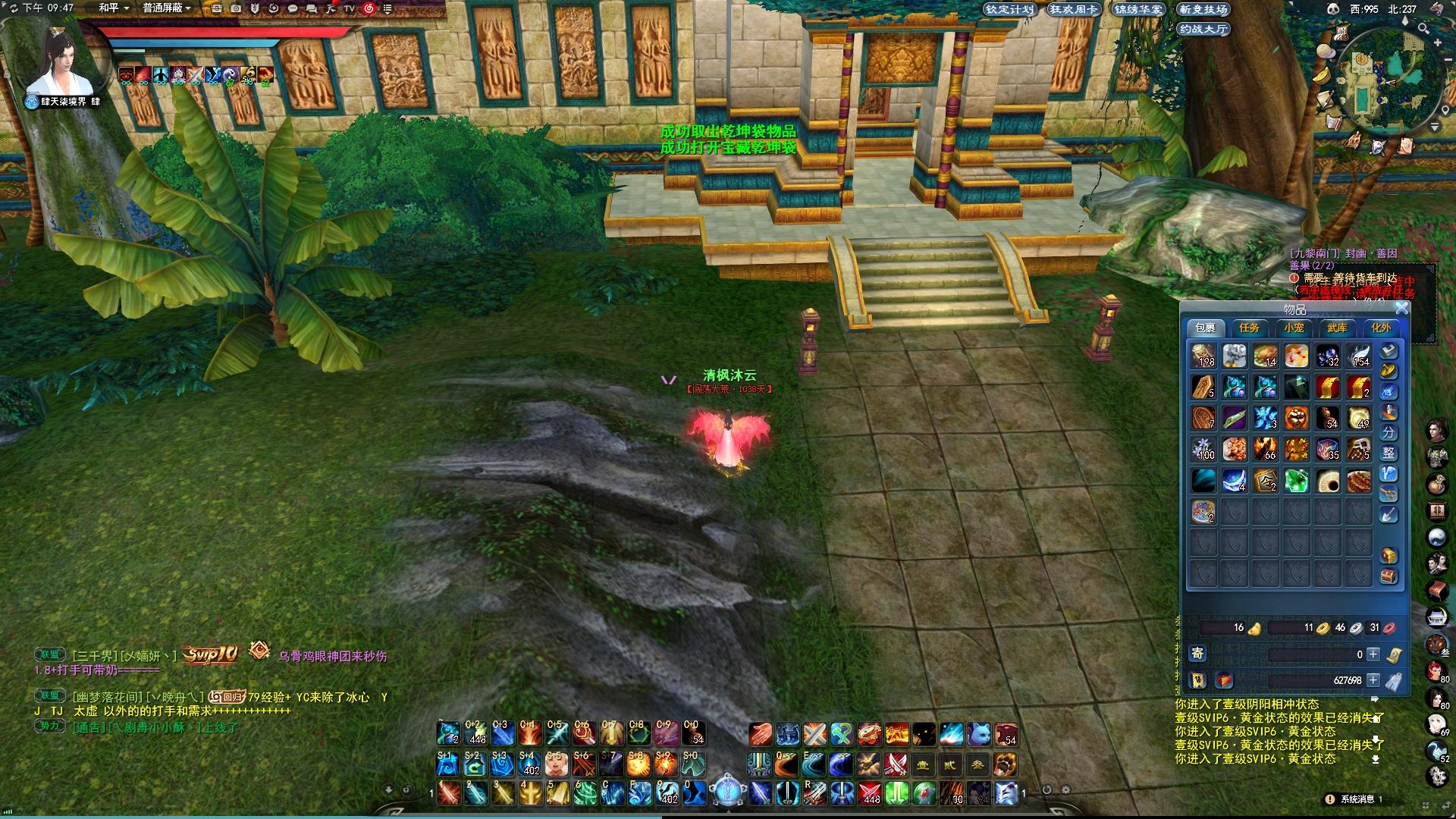Screen dimensions: 1456x819
Task: Select the item stack showing 198
Action: click(x=1203, y=356)
